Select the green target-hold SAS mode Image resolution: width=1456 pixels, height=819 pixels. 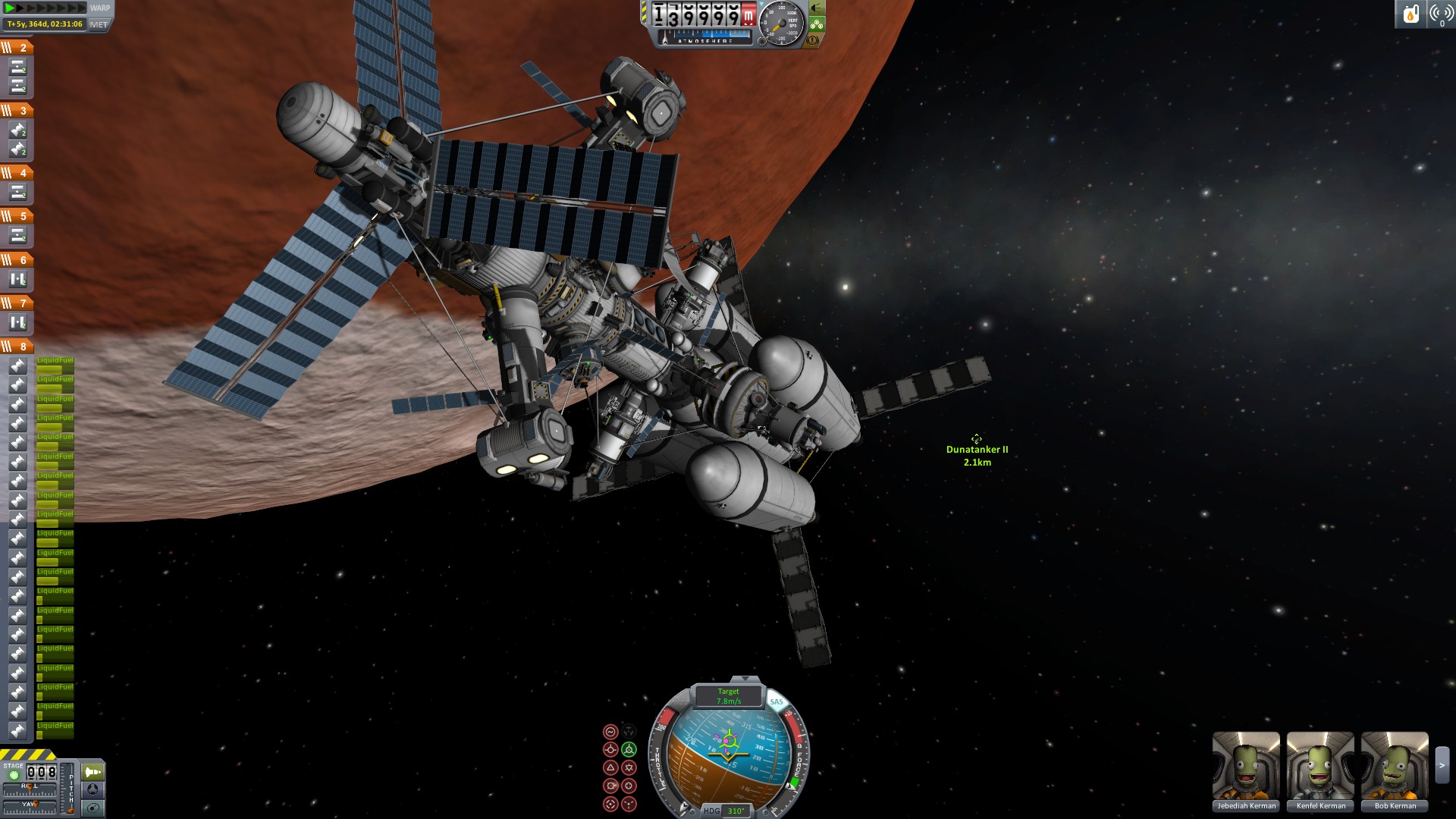[629, 749]
